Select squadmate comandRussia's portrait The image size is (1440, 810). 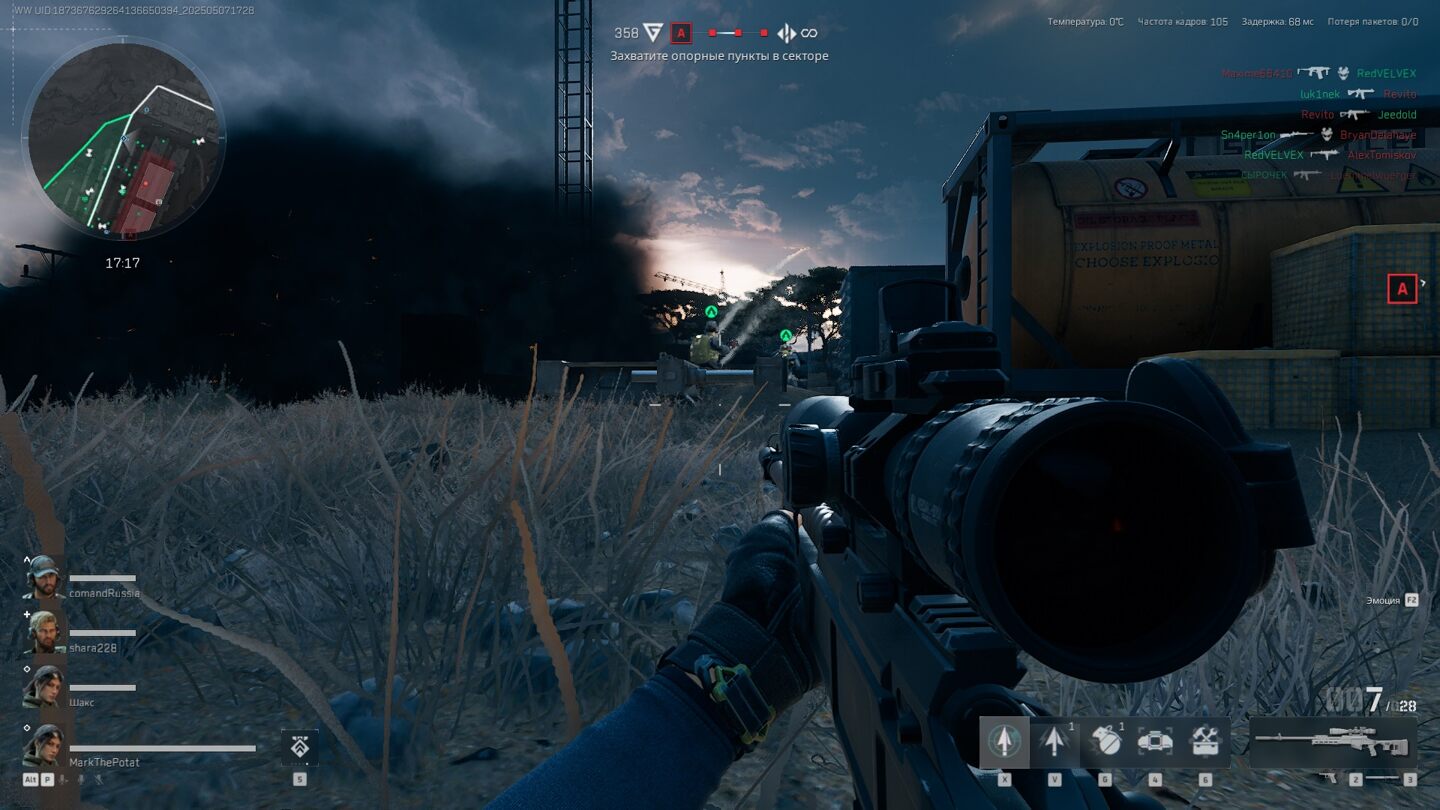tap(43, 578)
